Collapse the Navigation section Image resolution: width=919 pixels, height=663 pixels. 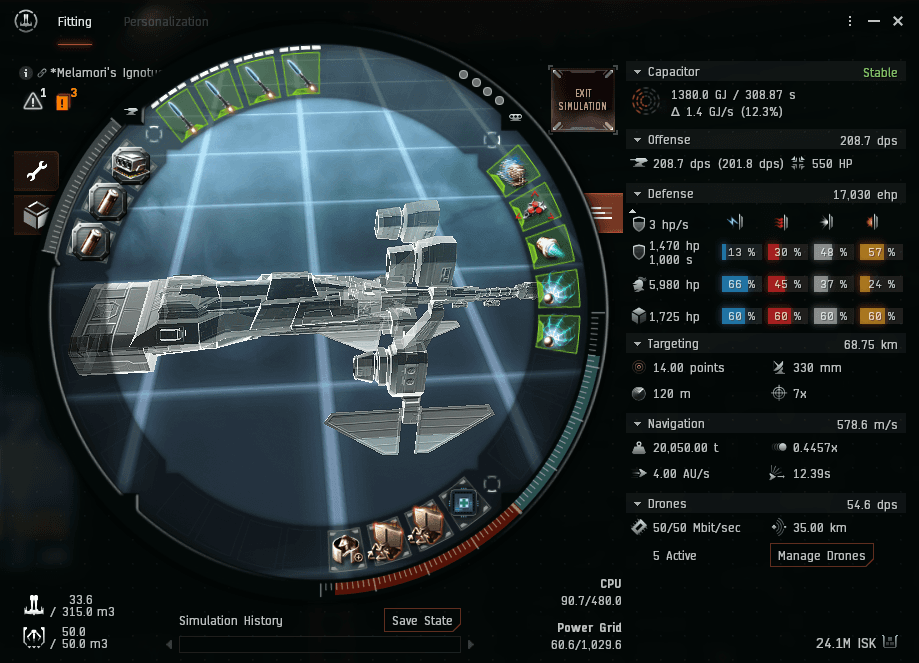point(637,424)
